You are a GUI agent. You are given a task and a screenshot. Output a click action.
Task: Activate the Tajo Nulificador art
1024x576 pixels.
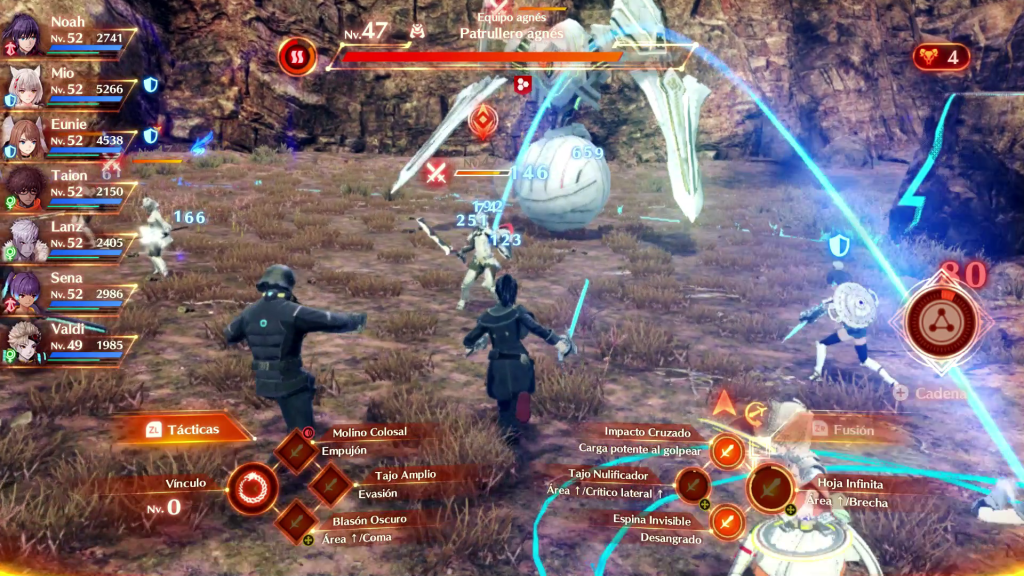(693, 486)
